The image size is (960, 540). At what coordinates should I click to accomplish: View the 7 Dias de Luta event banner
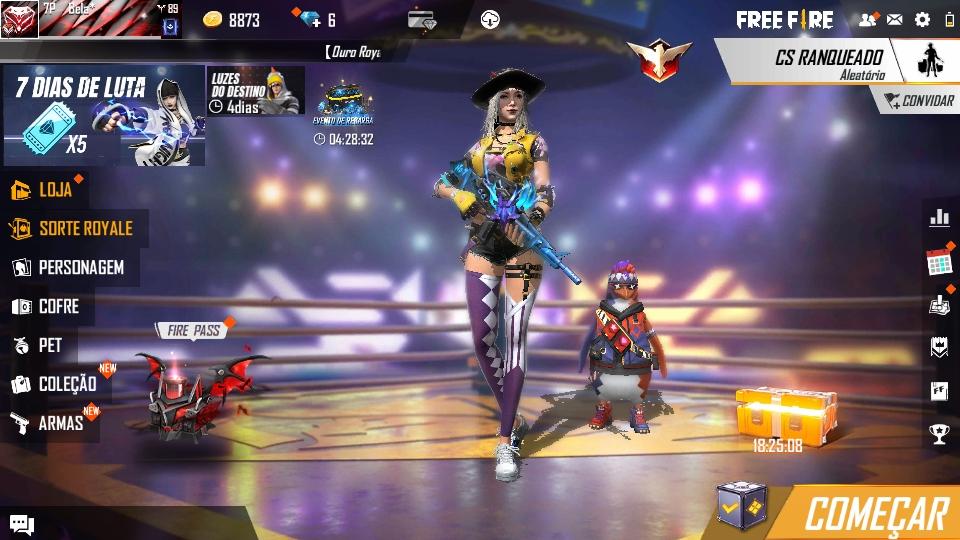click(104, 115)
